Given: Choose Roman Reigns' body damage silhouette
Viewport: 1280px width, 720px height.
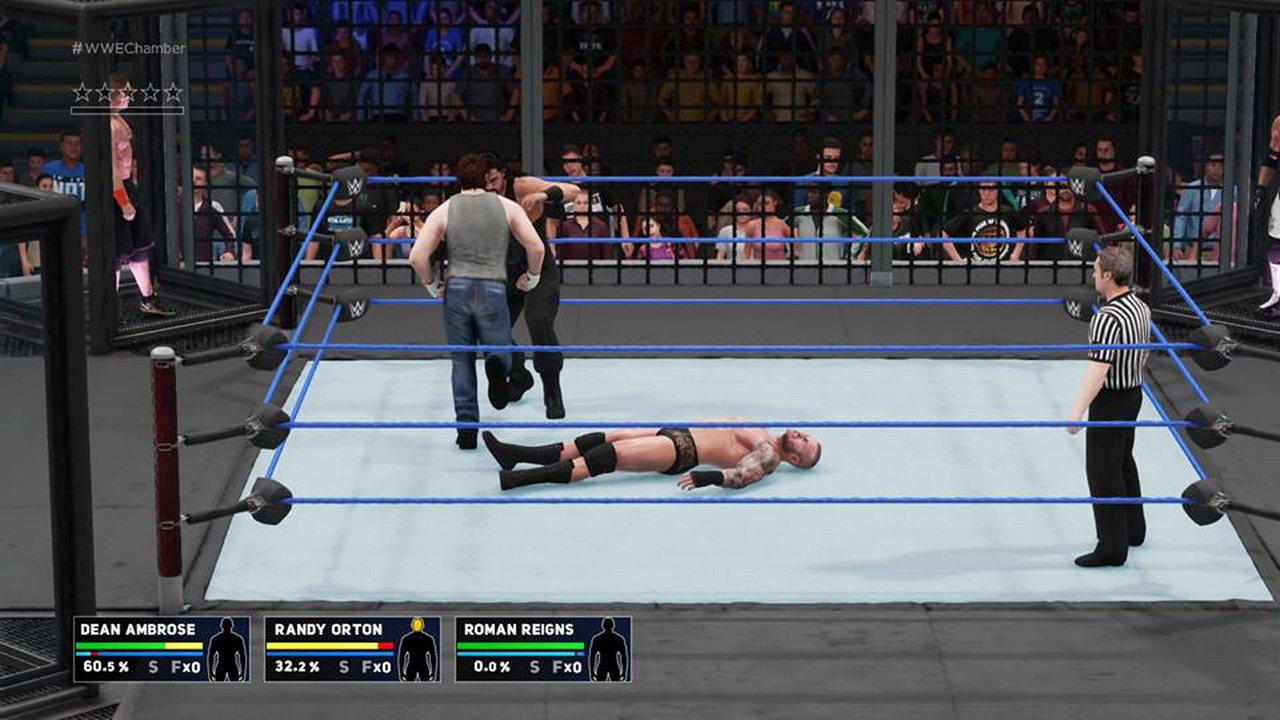Looking at the screenshot, I should pyautogui.click(x=608, y=650).
